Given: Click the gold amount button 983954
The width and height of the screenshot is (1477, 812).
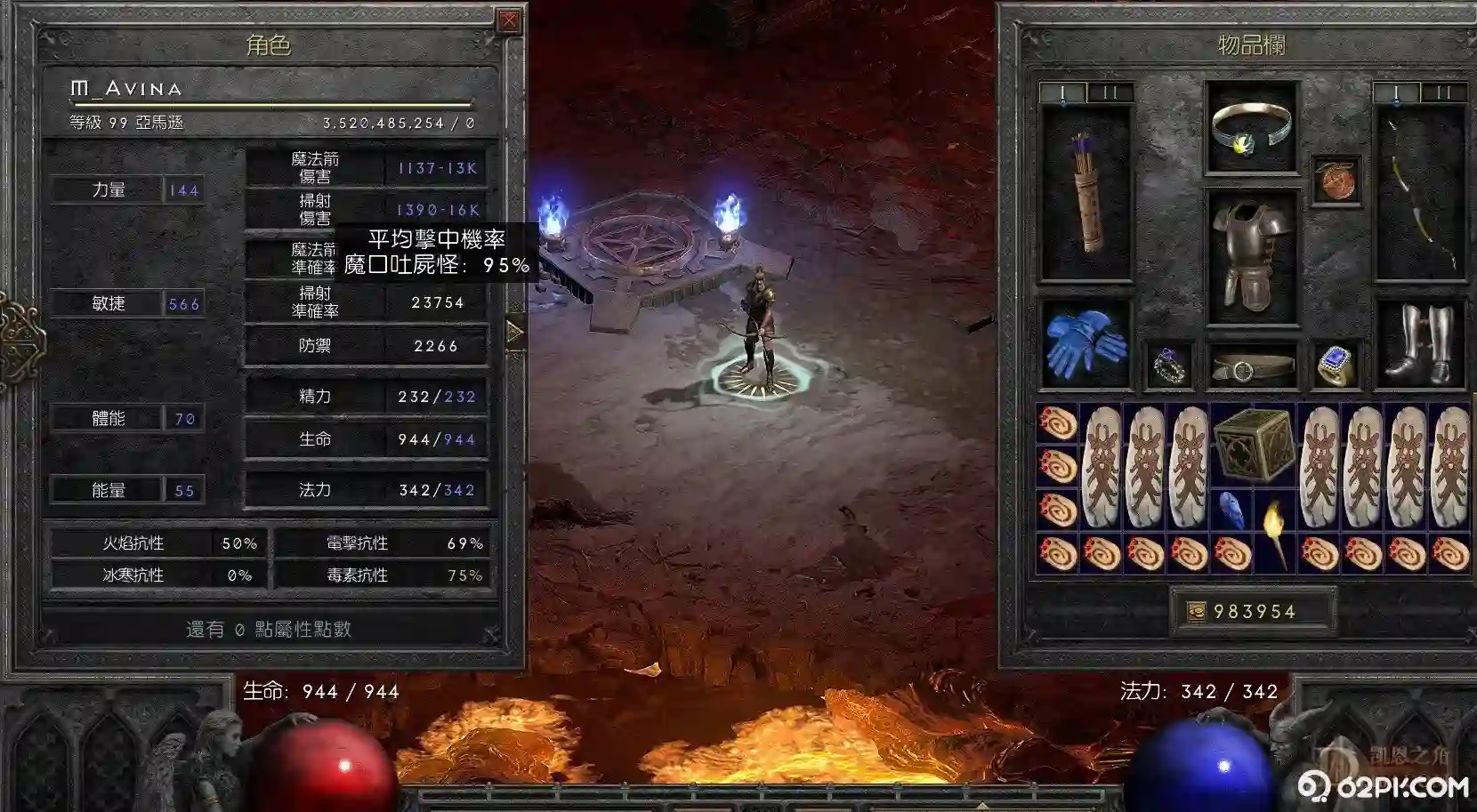Looking at the screenshot, I should click(1253, 611).
